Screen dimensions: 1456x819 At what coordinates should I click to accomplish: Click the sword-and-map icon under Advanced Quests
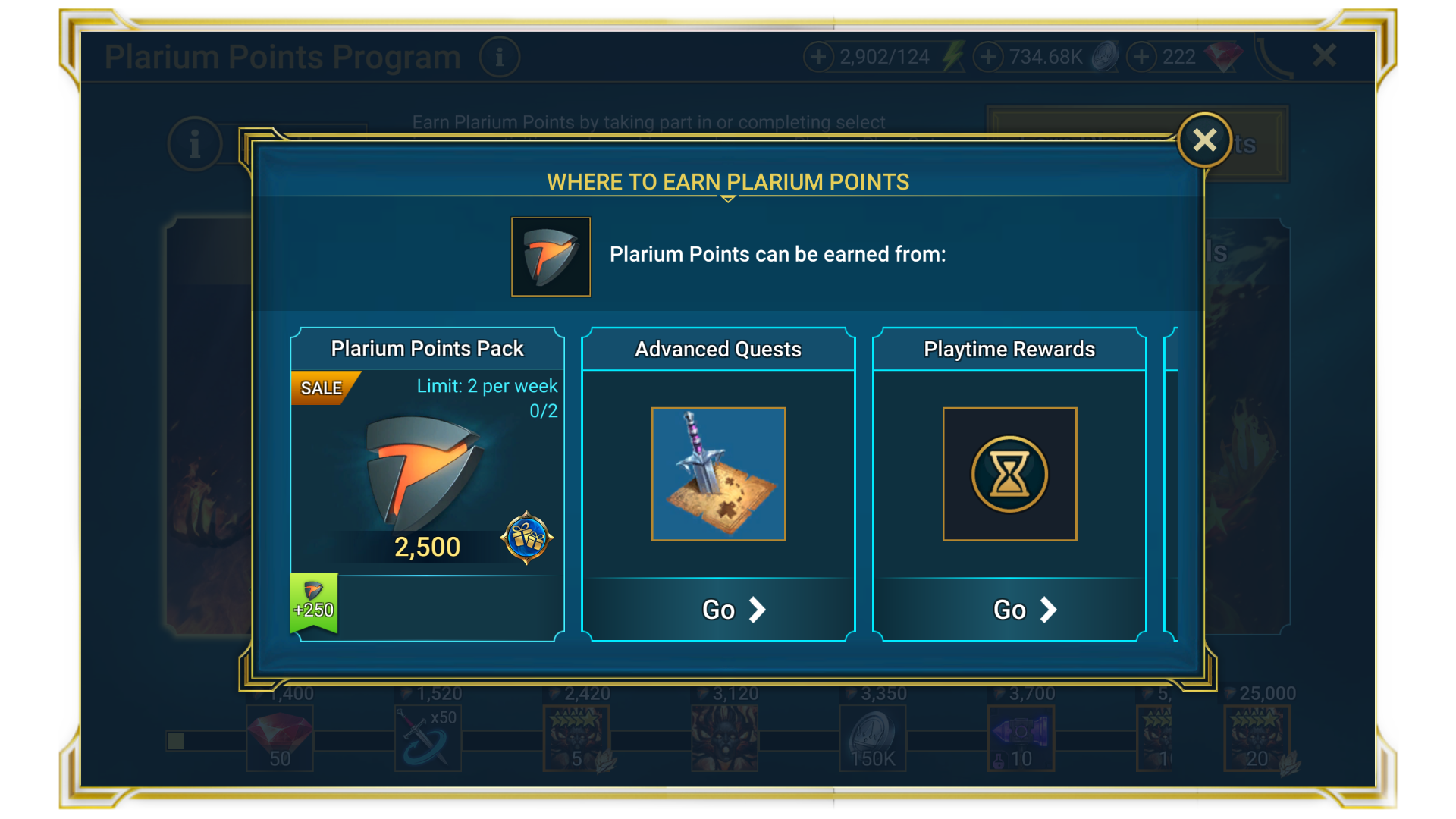pos(718,474)
